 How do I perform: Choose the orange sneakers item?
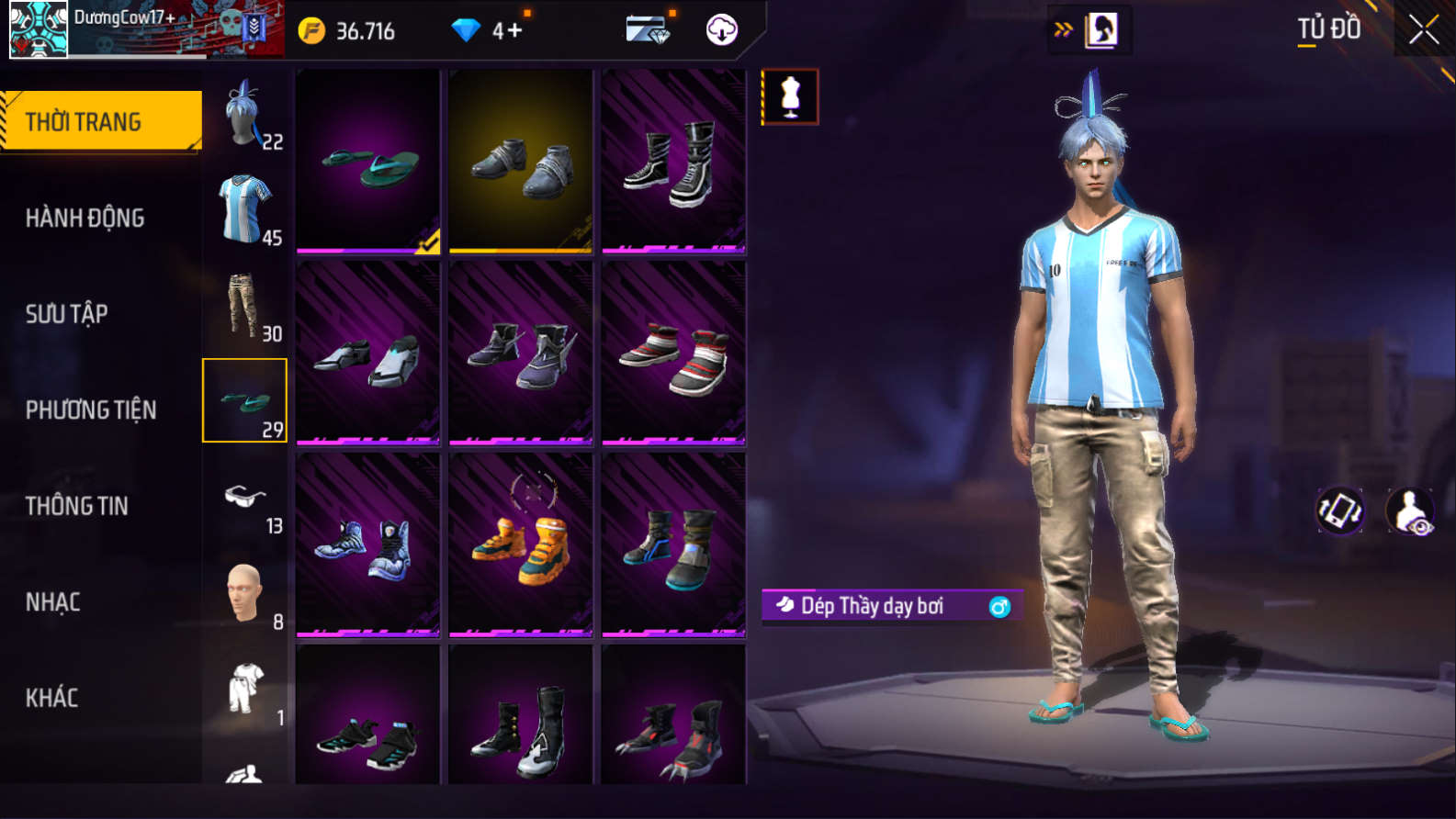(521, 544)
